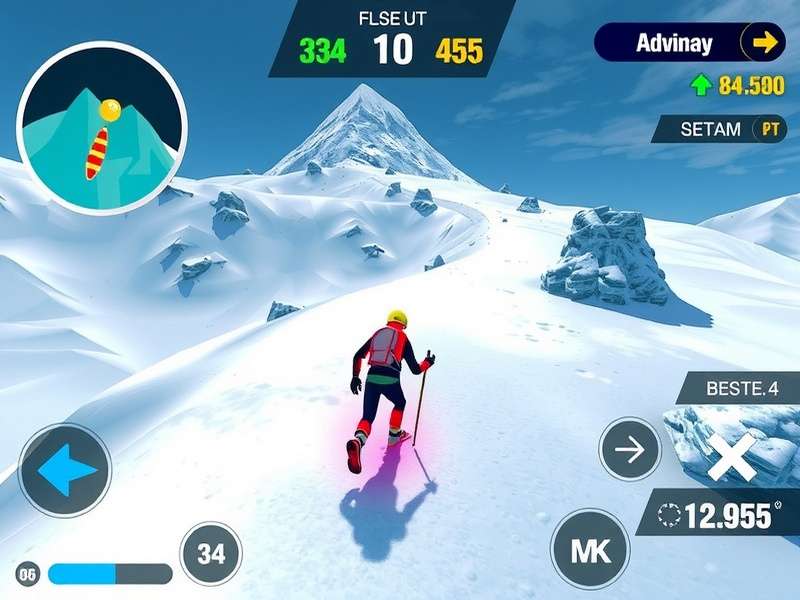Image resolution: width=800 pixels, height=600 pixels.
Task: Select the BESTE.4 panel
Action: tap(742, 387)
